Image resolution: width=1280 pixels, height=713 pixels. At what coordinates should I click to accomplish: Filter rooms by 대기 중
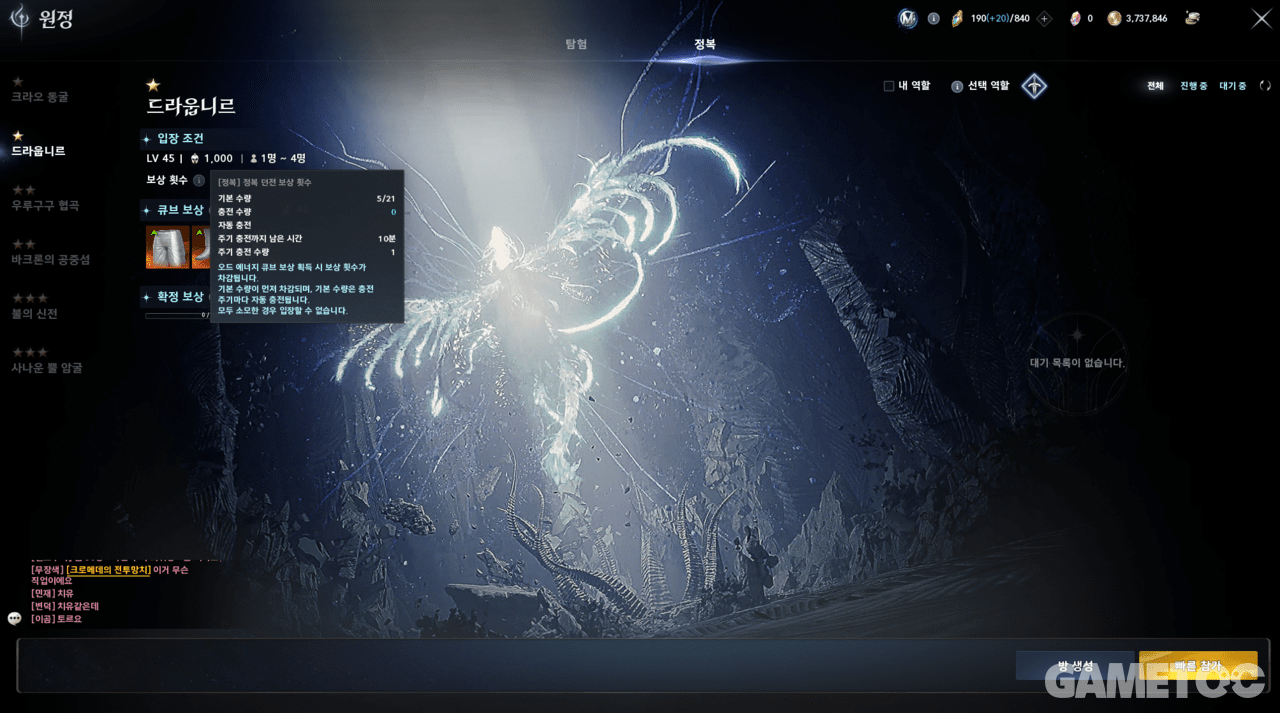pyautogui.click(x=1232, y=86)
